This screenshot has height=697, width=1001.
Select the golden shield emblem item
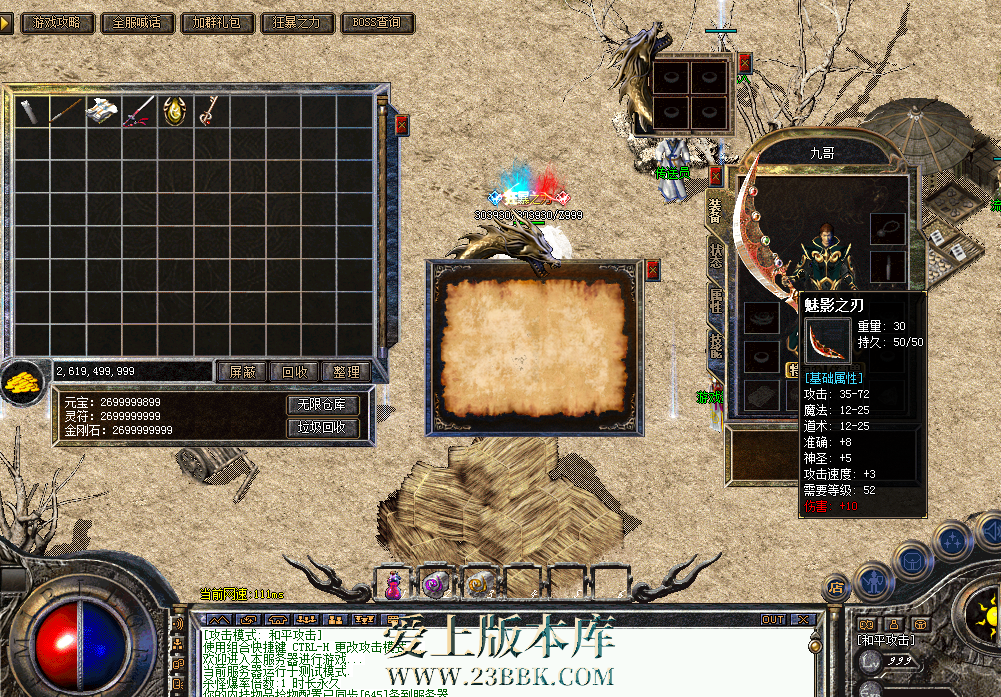(x=172, y=111)
